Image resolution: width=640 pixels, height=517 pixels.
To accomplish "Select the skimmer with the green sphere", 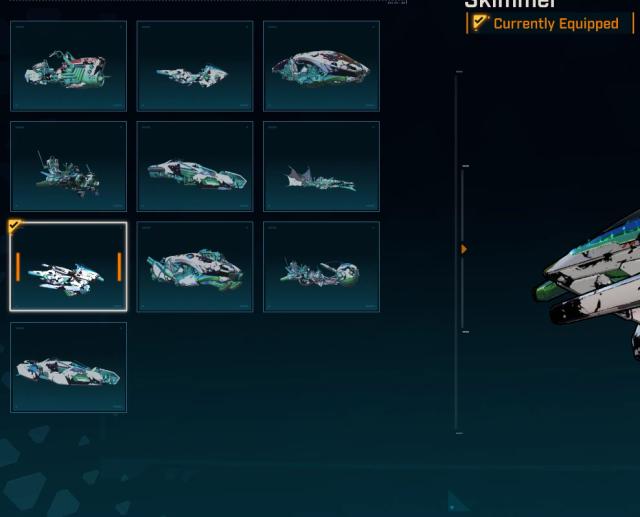I will click(x=321, y=267).
